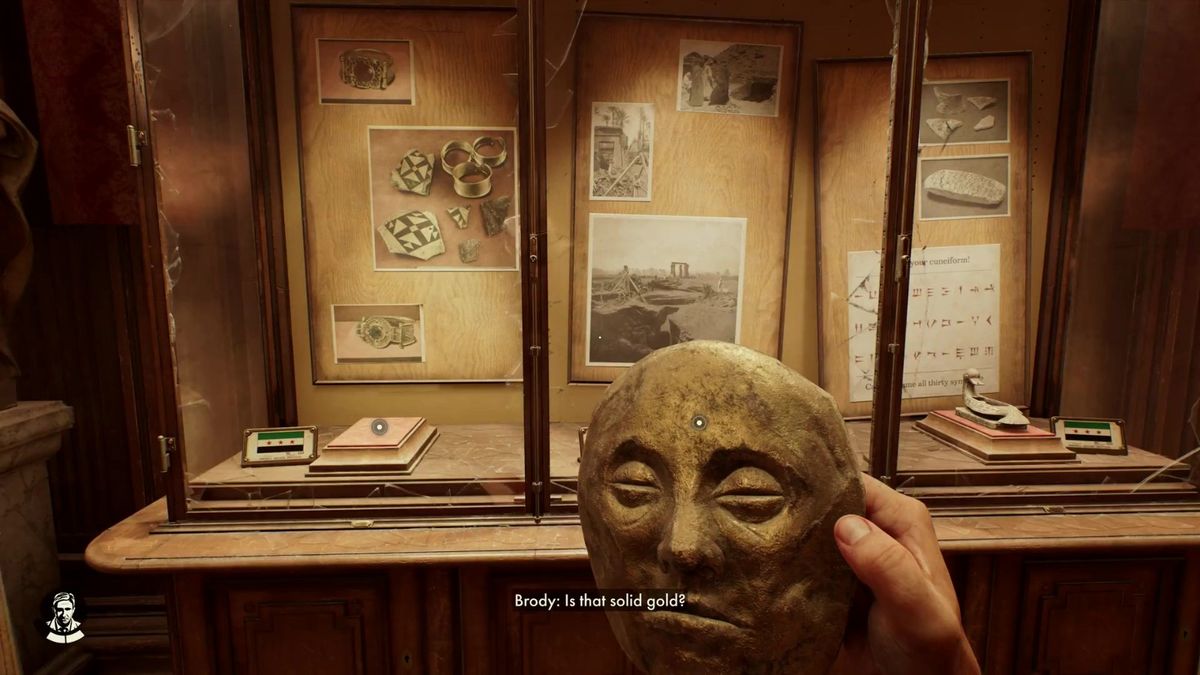Click the character portrait icon
Screen dimensions: 1200x675
(63, 617)
